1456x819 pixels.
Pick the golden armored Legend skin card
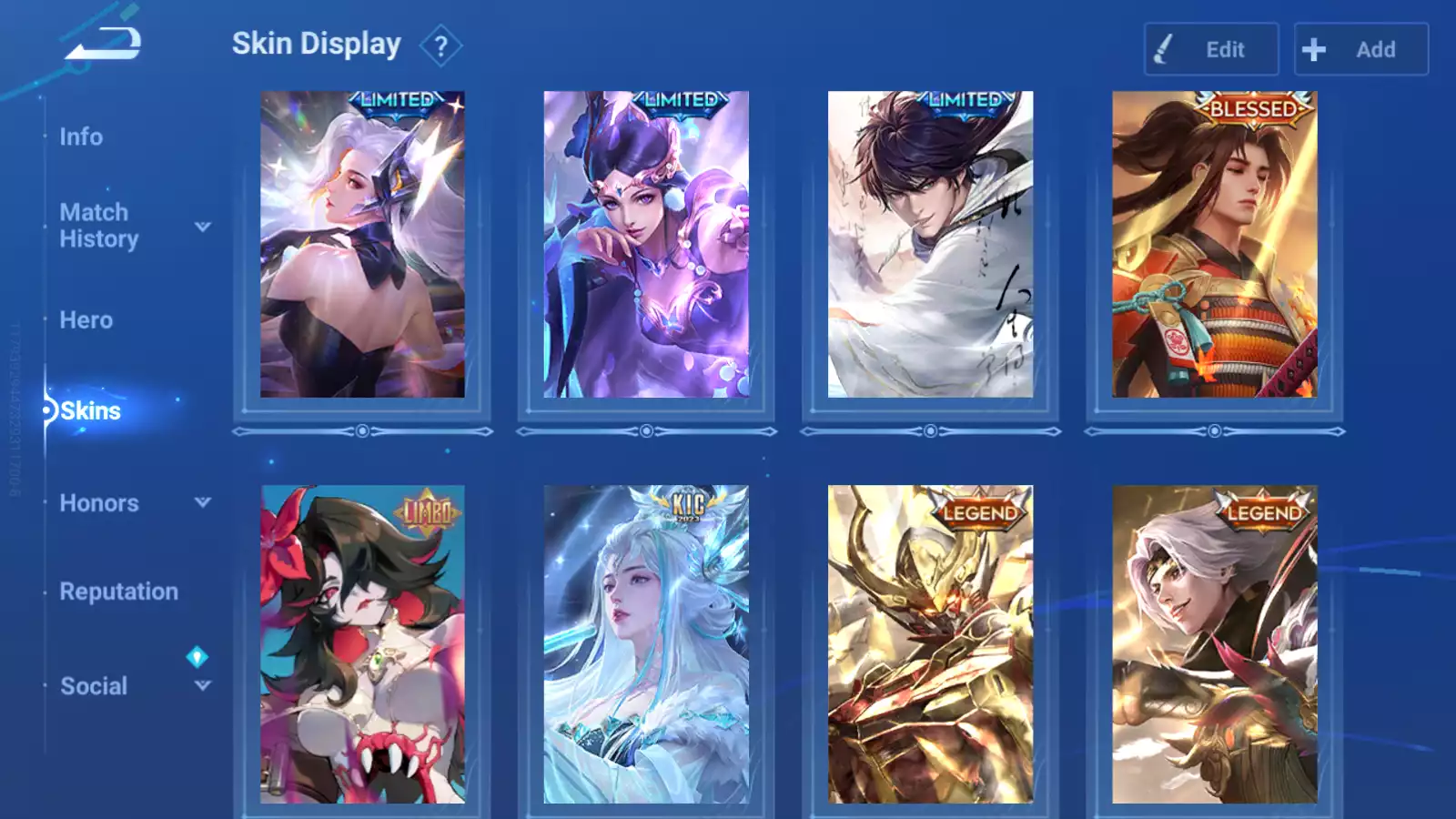click(x=930, y=644)
